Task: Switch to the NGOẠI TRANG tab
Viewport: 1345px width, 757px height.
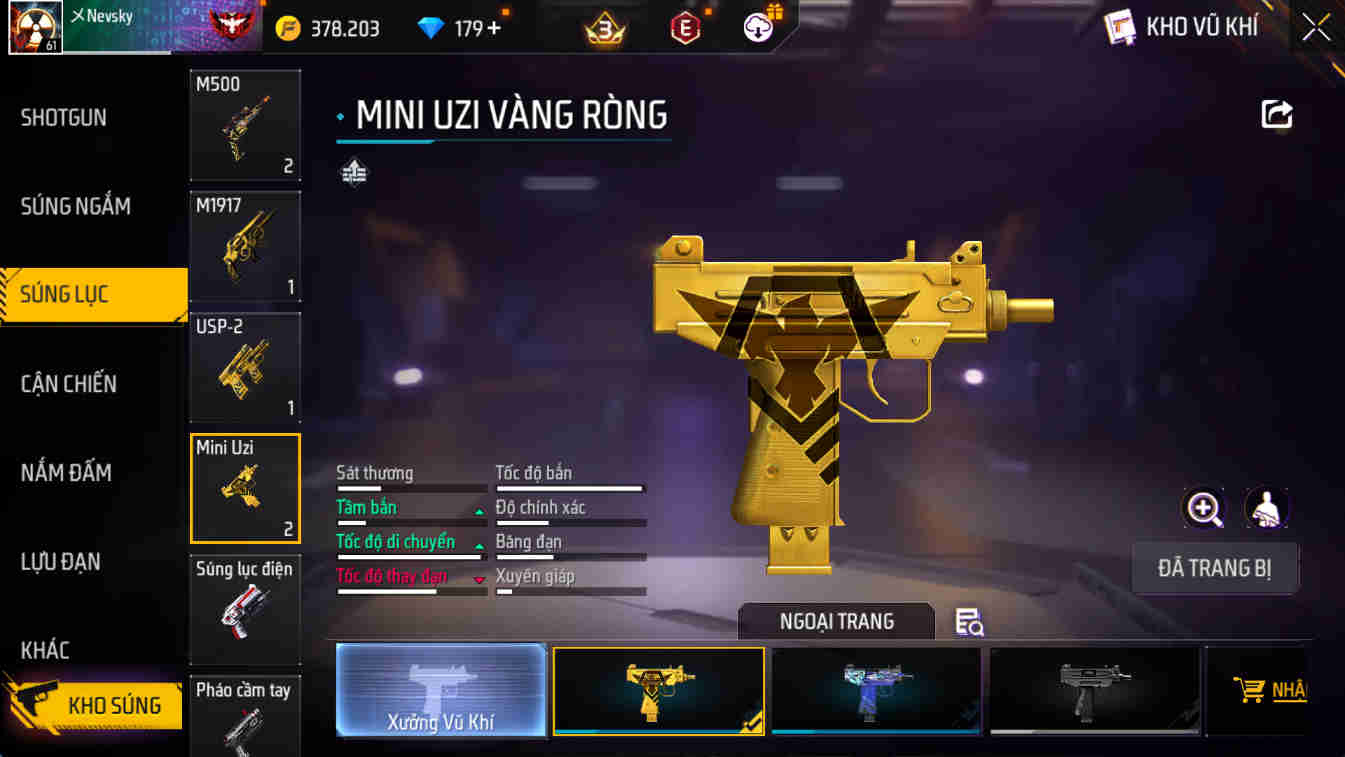Action: 835,620
